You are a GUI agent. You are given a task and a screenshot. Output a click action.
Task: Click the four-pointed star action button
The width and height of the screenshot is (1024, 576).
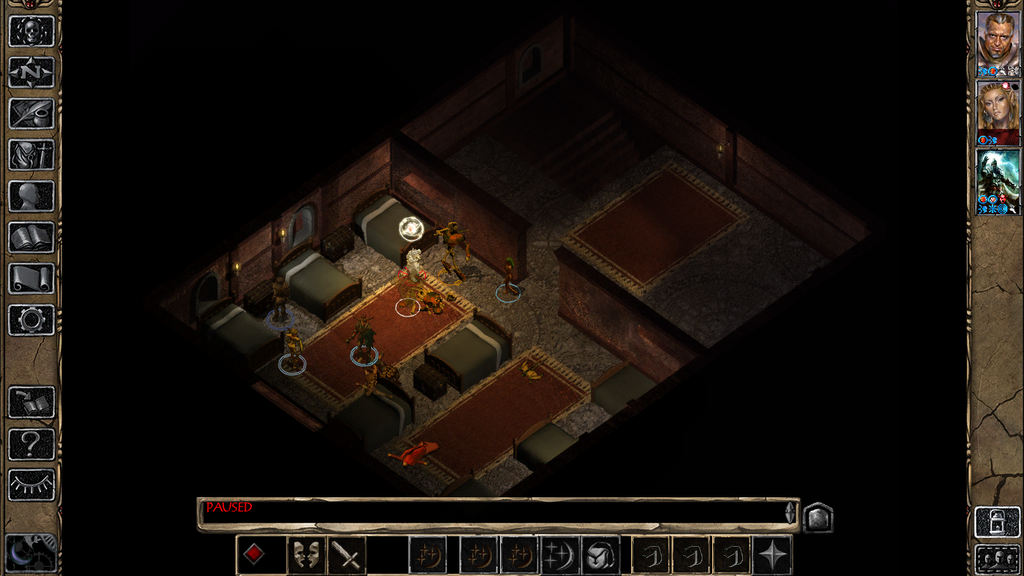pos(773,555)
